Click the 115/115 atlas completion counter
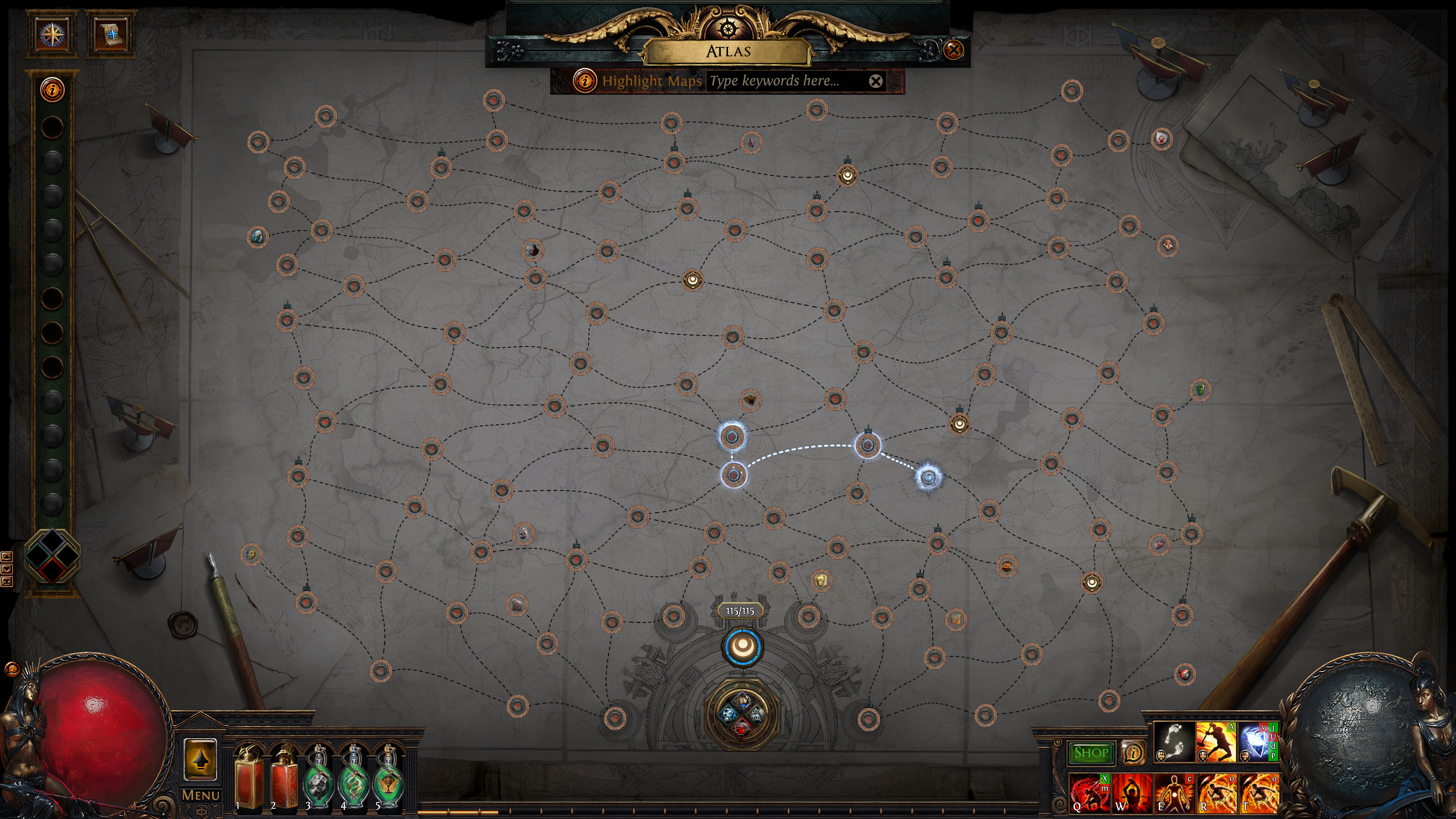Viewport: 1456px width, 819px height. 741,611
